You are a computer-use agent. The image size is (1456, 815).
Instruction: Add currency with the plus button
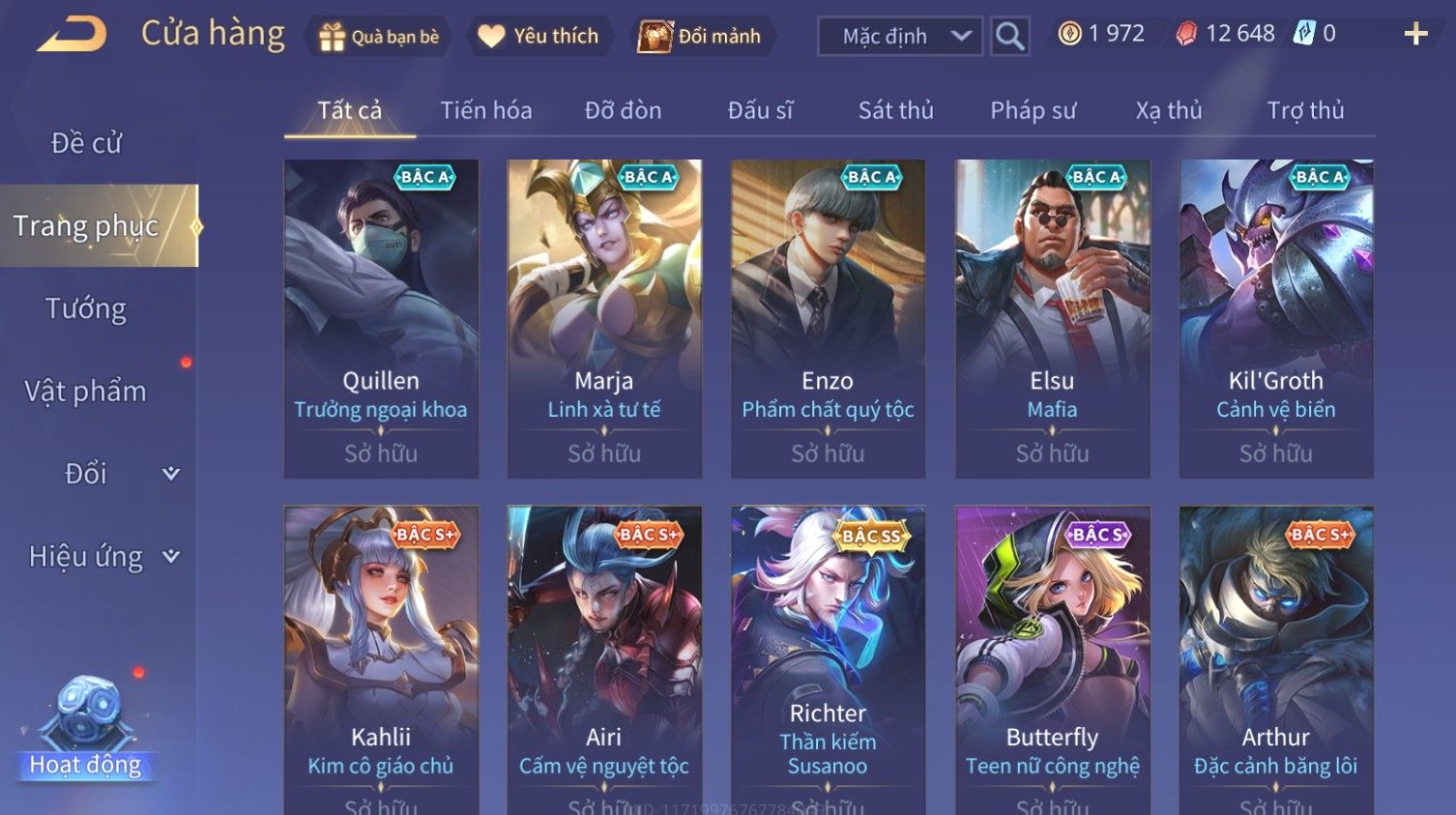(1415, 35)
